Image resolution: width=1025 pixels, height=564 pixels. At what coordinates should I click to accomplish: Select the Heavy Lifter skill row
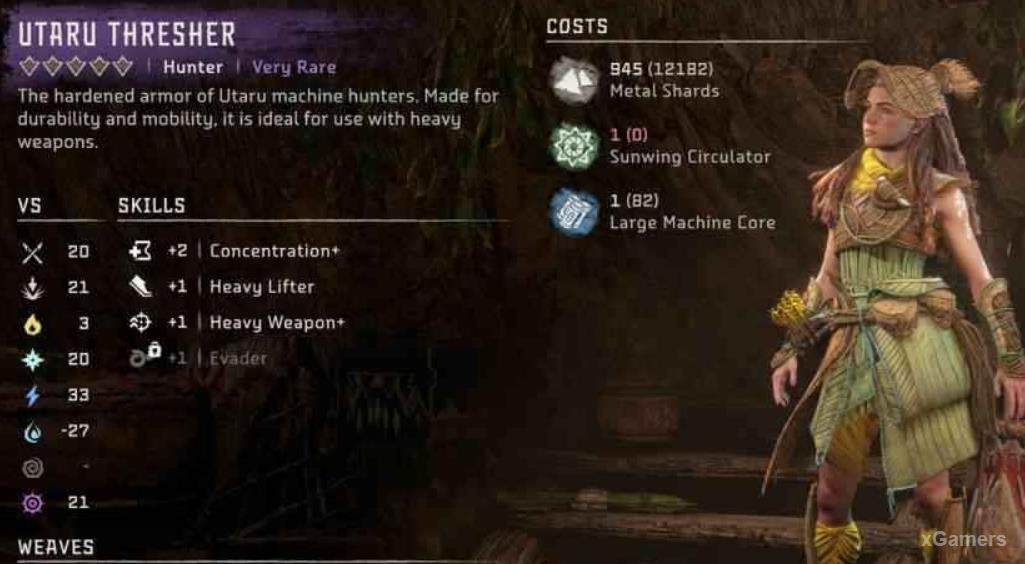pyautogui.click(x=261, y=287)
